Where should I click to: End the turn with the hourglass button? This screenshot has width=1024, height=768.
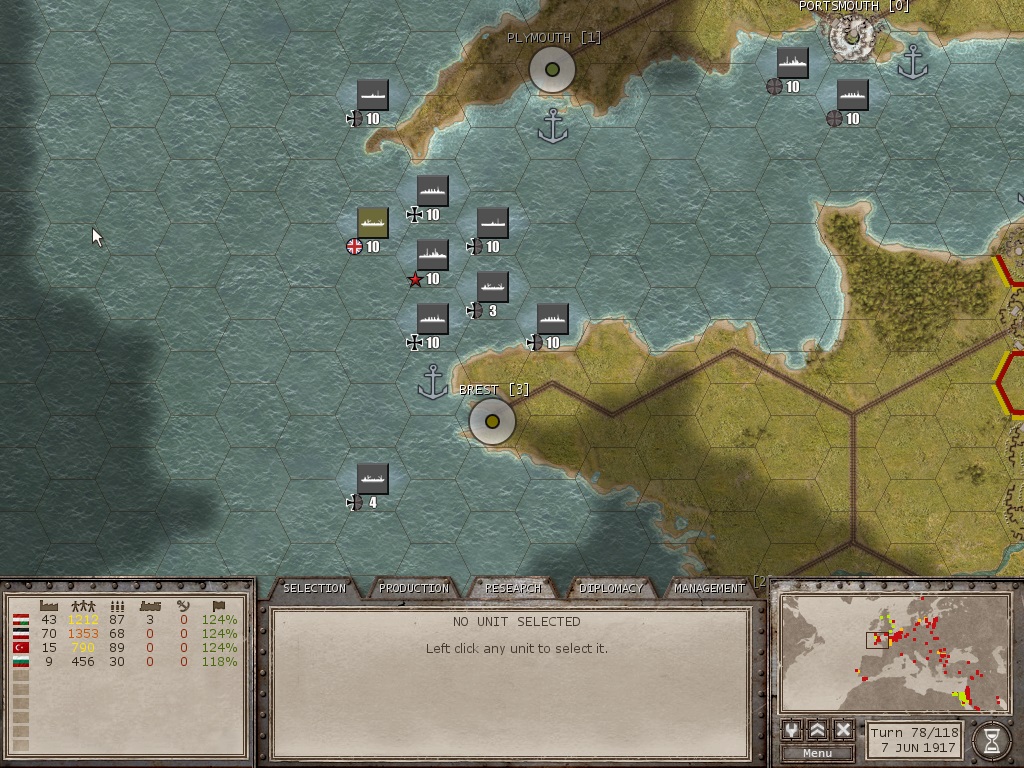click(x=991, y=739)
